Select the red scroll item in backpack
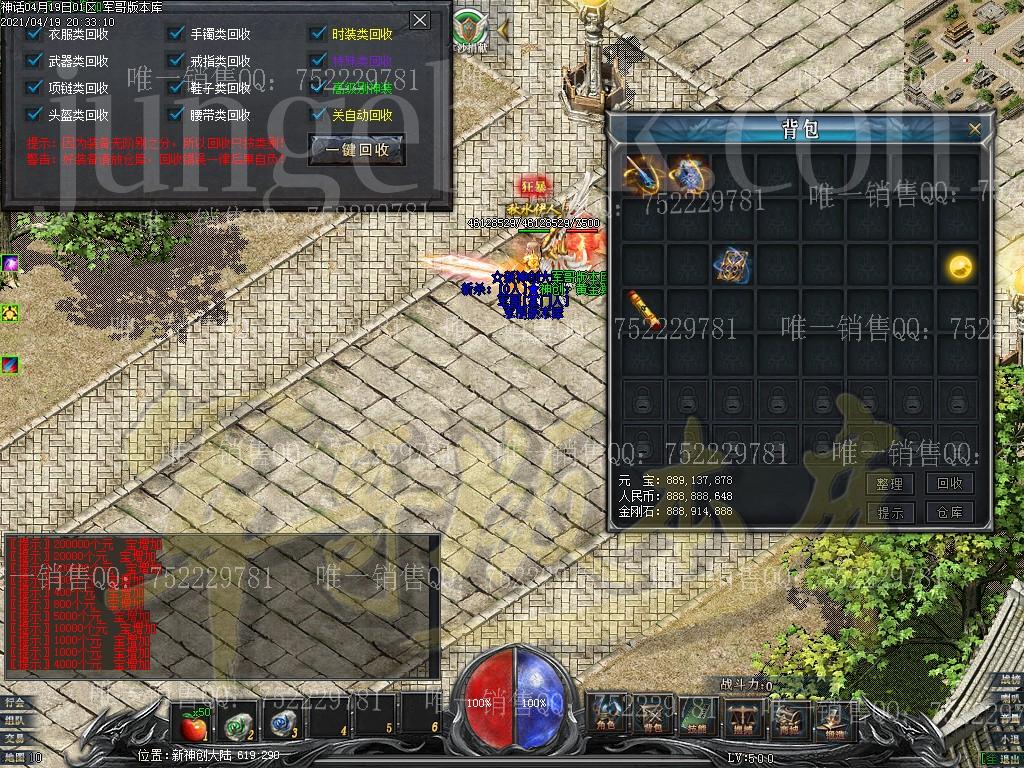Image resolution: width=1024 pixels, height=768 pixels. click(642, 309)
